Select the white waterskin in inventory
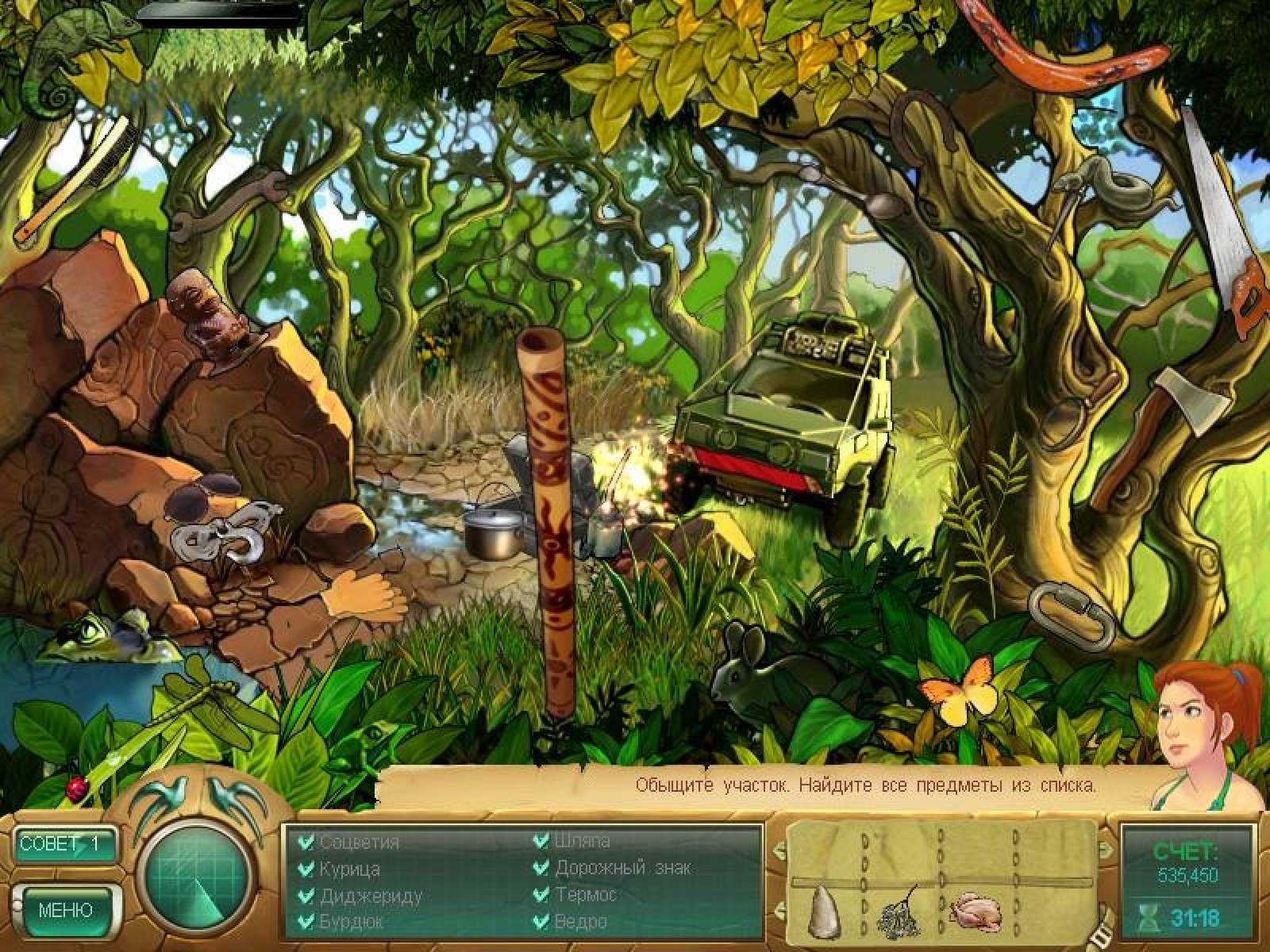The width and height of the screenshot is (1270, 952). (x=823, y=910)
